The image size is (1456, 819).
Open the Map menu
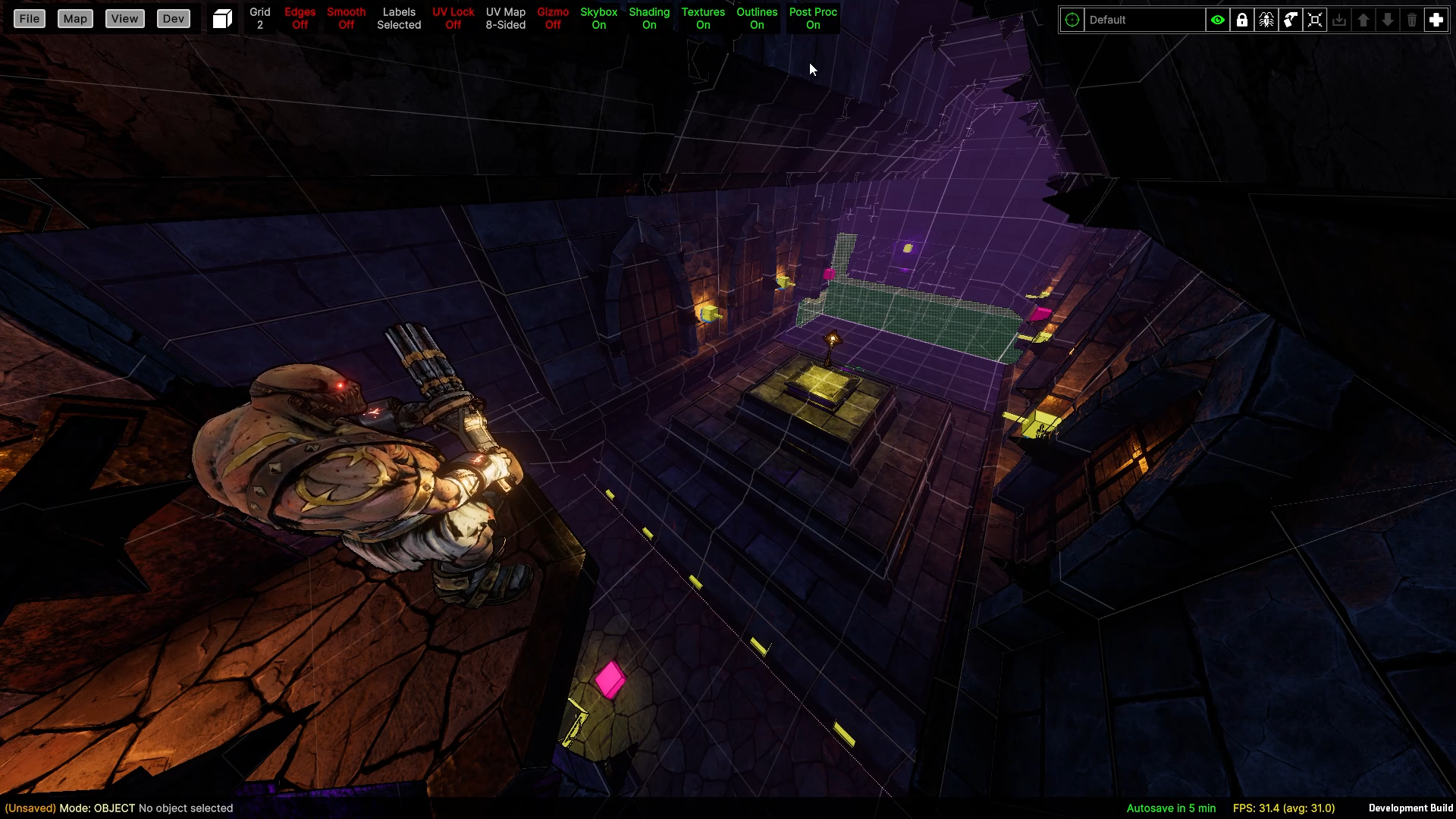click(75, 19)
